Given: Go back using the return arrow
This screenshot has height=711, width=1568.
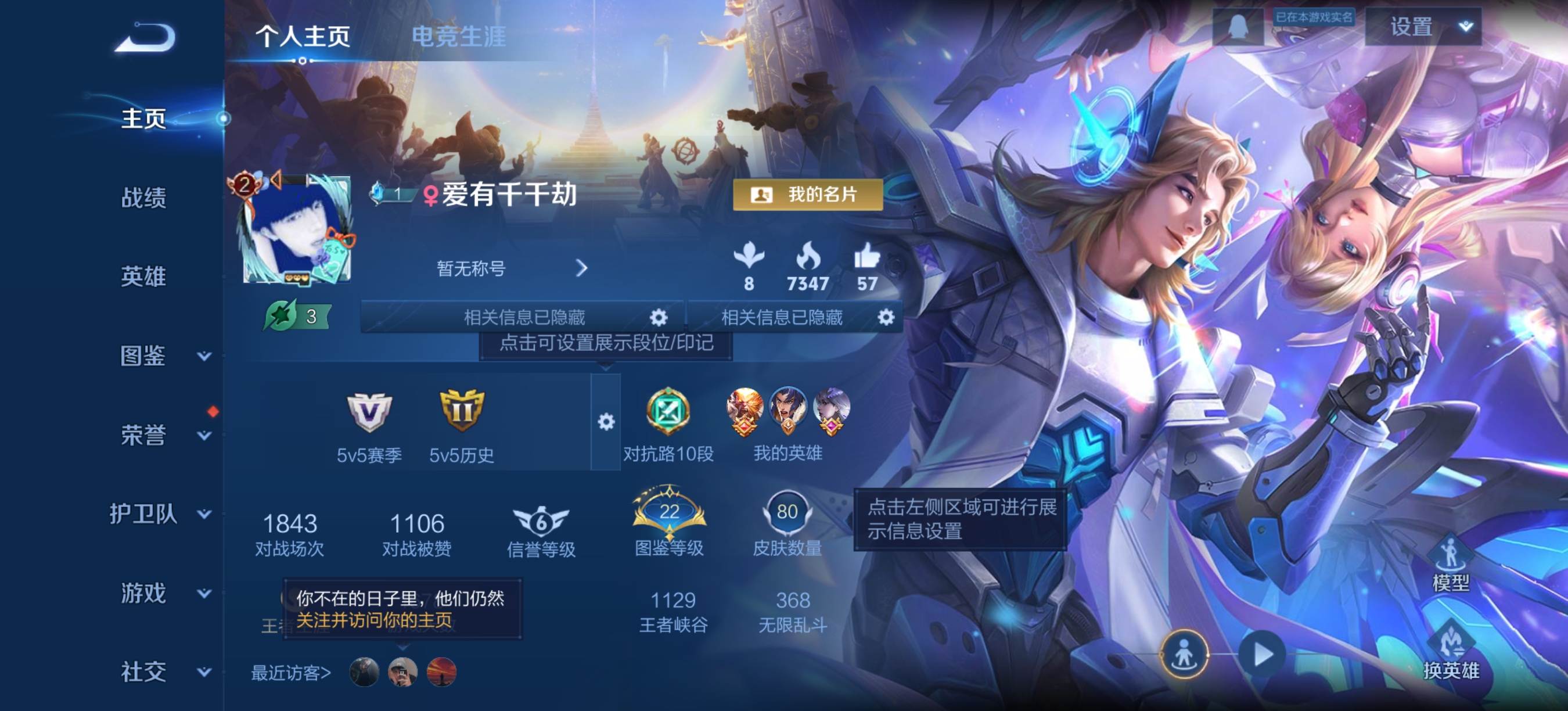Looking at the screenshot, I should pos(146,37).
